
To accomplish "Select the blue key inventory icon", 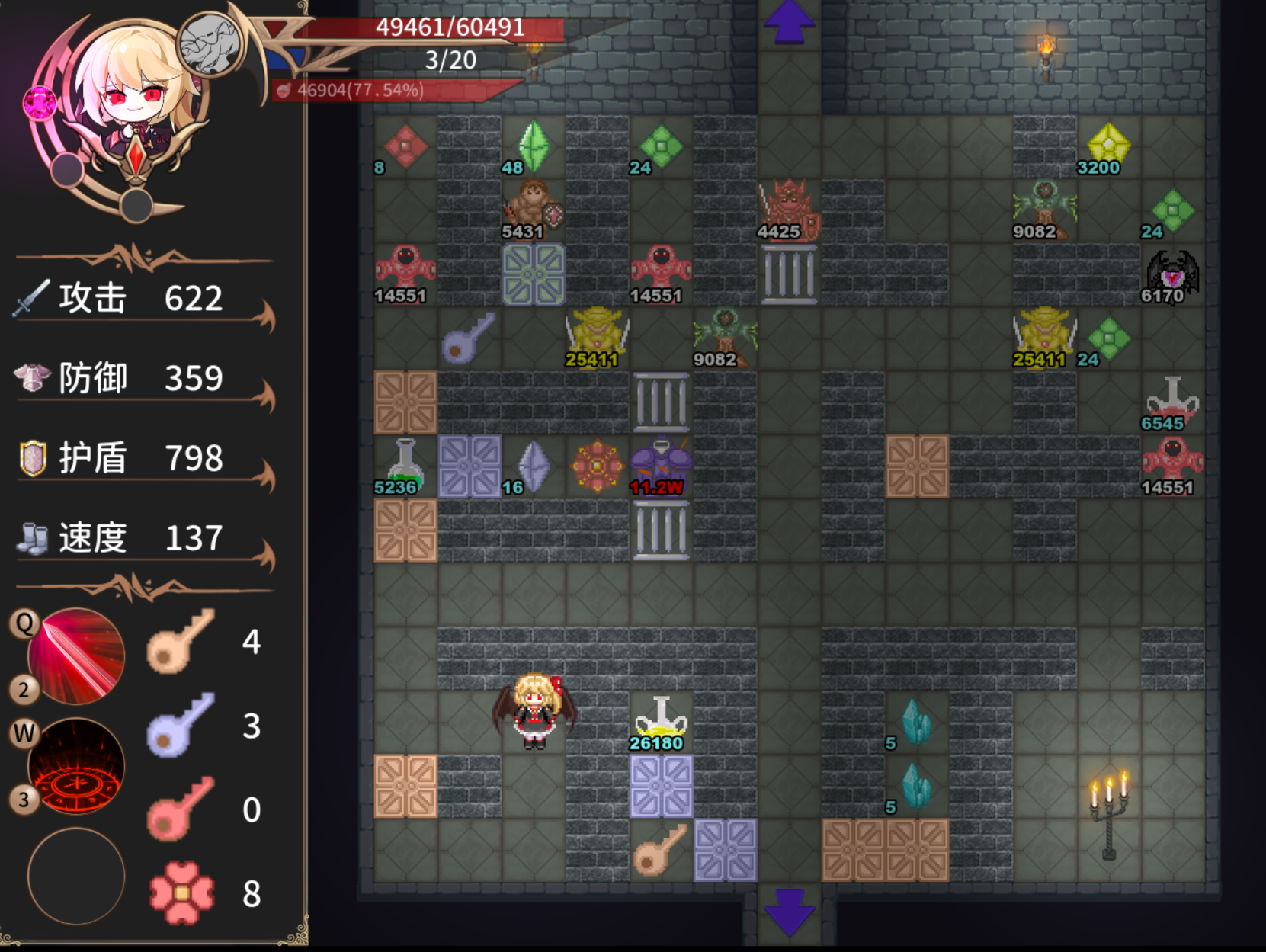I will [x=180, y=725].
